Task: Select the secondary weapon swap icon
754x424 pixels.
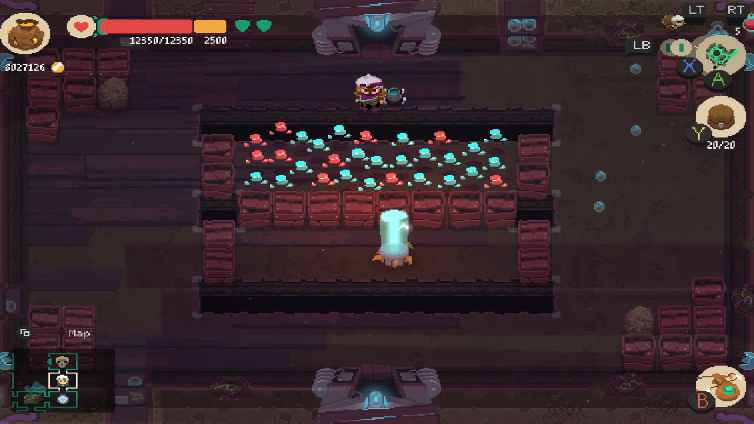Action: [678, 47]
